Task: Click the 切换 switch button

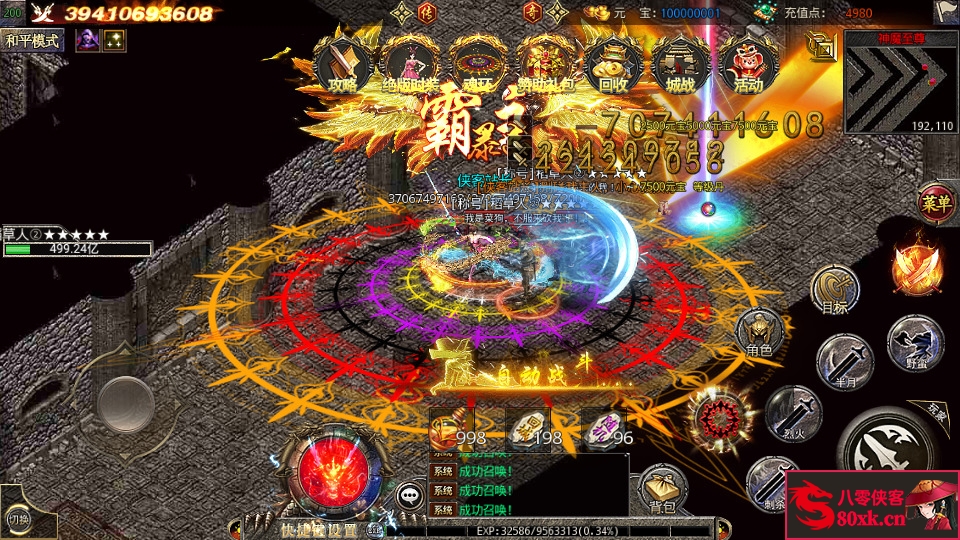Action: [x=18, y=517]
